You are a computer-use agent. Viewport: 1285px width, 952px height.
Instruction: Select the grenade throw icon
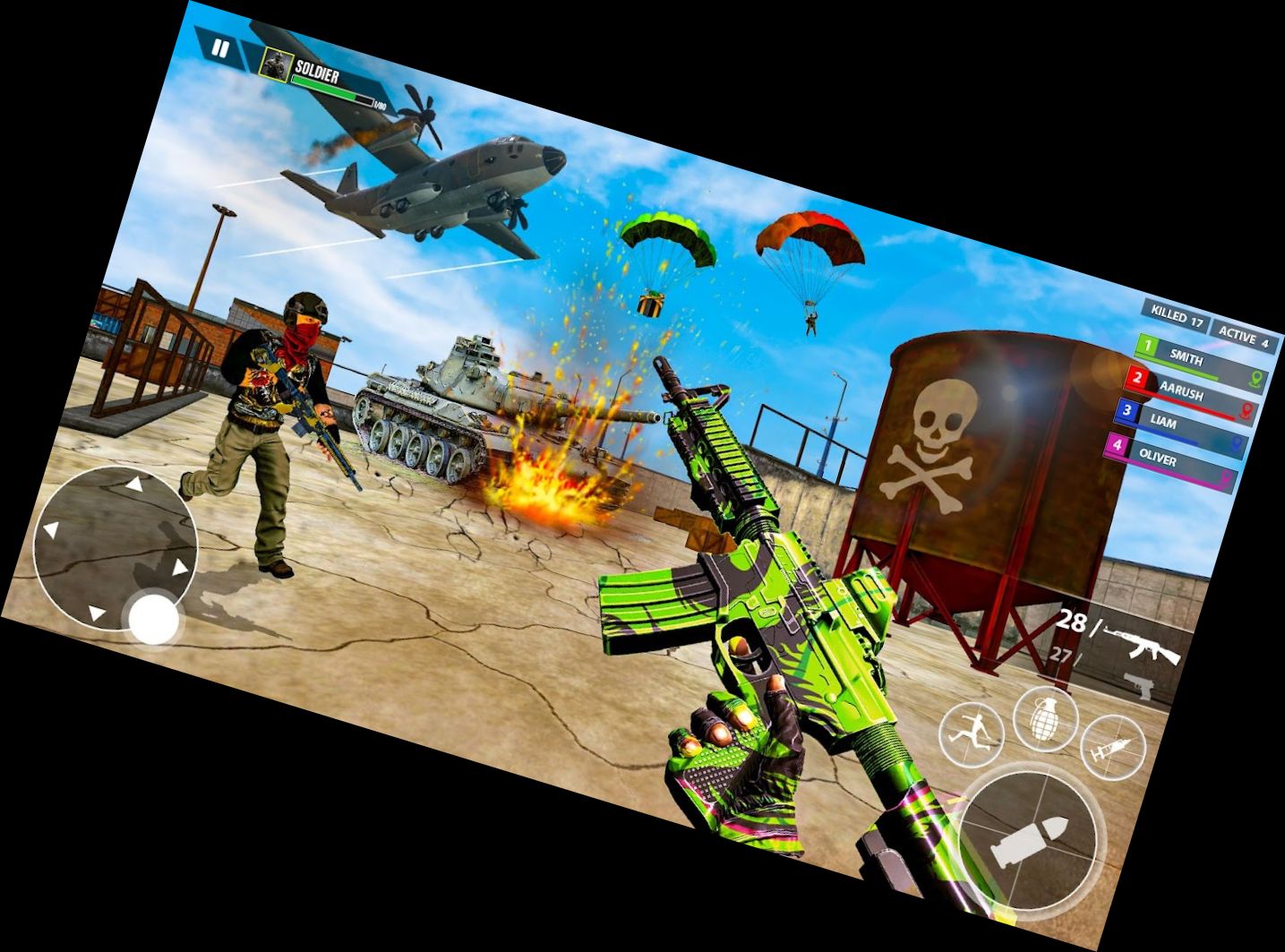1044,722
